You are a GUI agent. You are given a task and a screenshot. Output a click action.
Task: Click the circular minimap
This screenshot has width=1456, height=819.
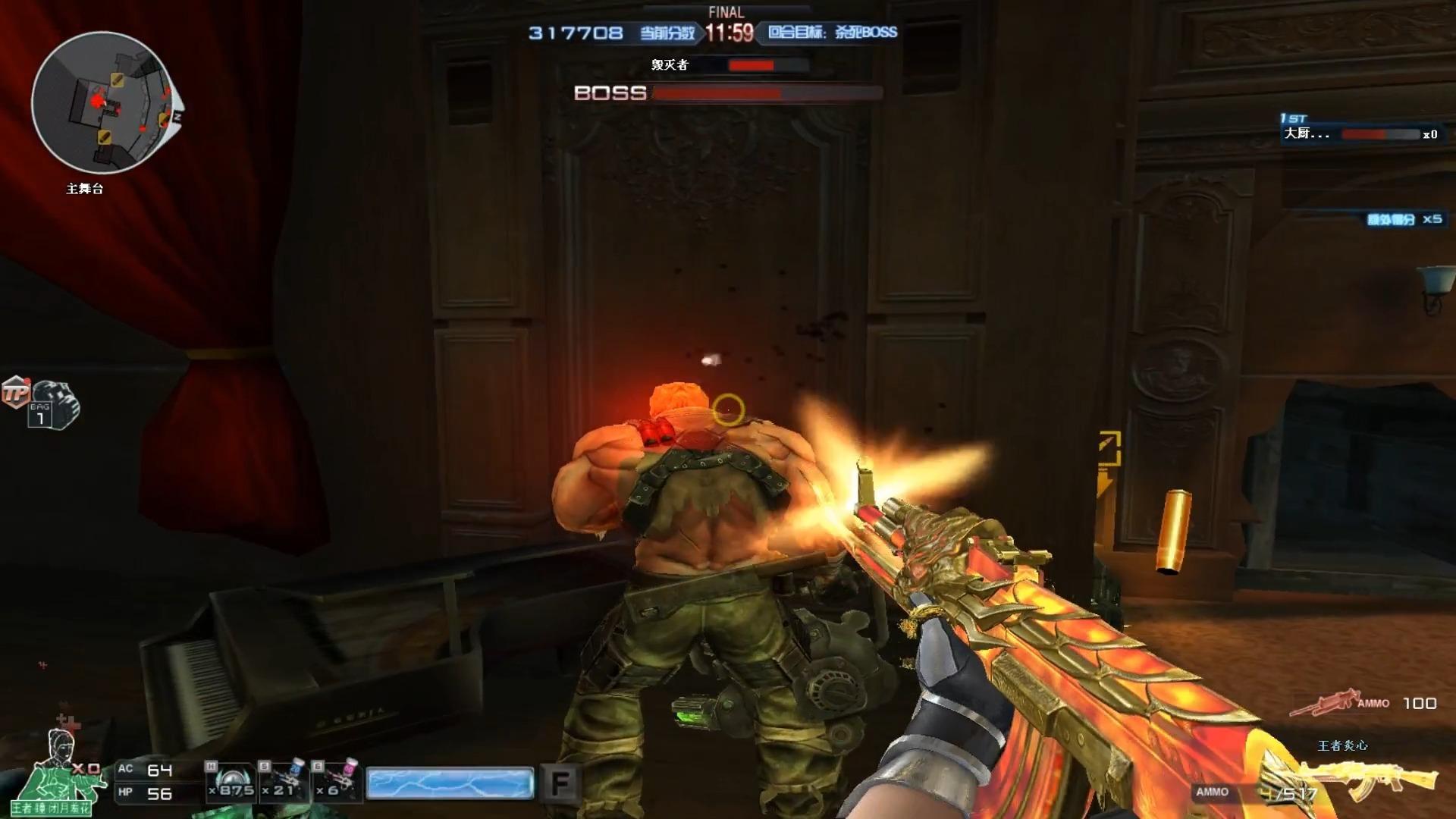102,103
